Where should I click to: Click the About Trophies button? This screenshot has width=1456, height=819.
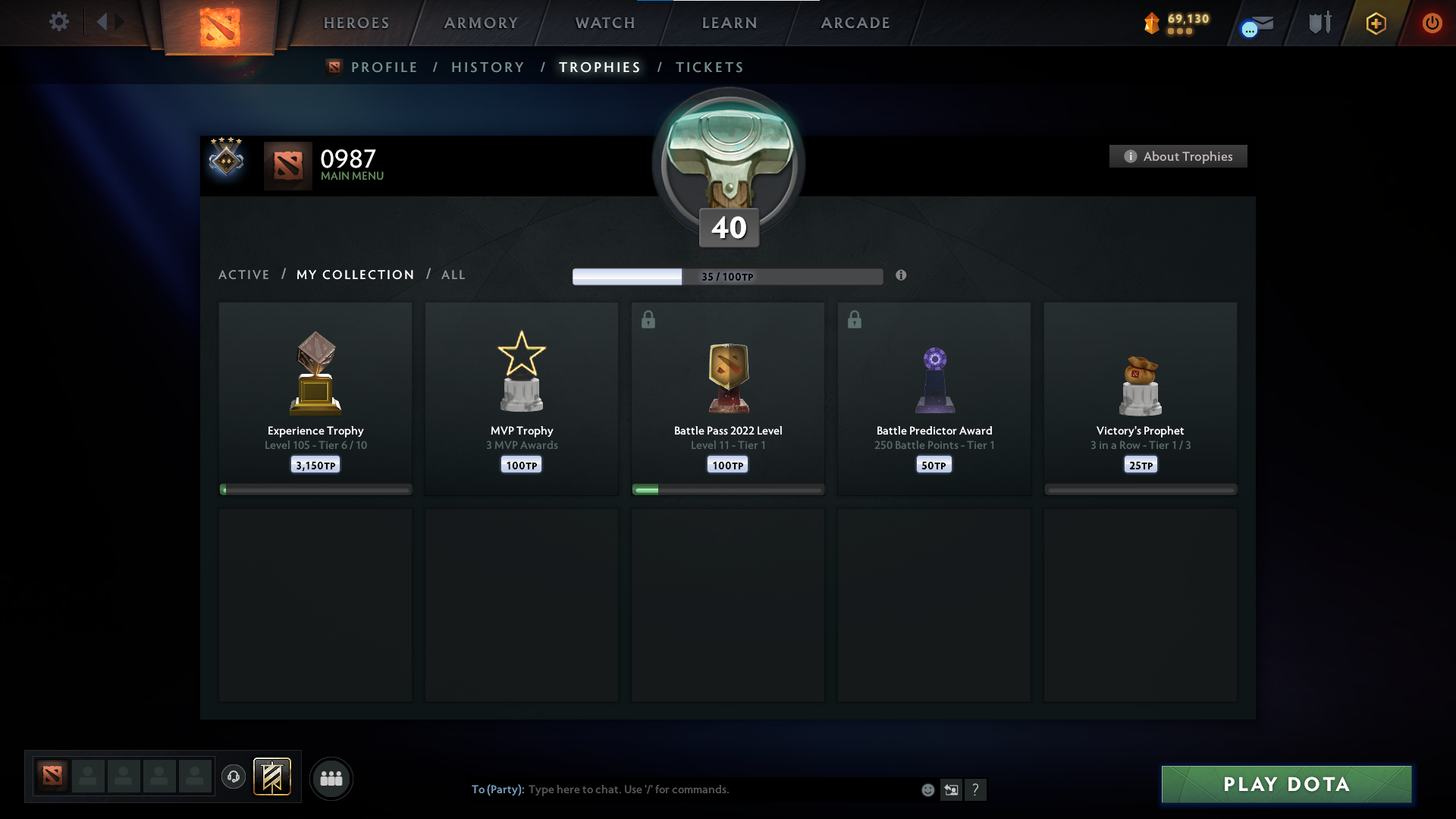tap(1177, 156)
